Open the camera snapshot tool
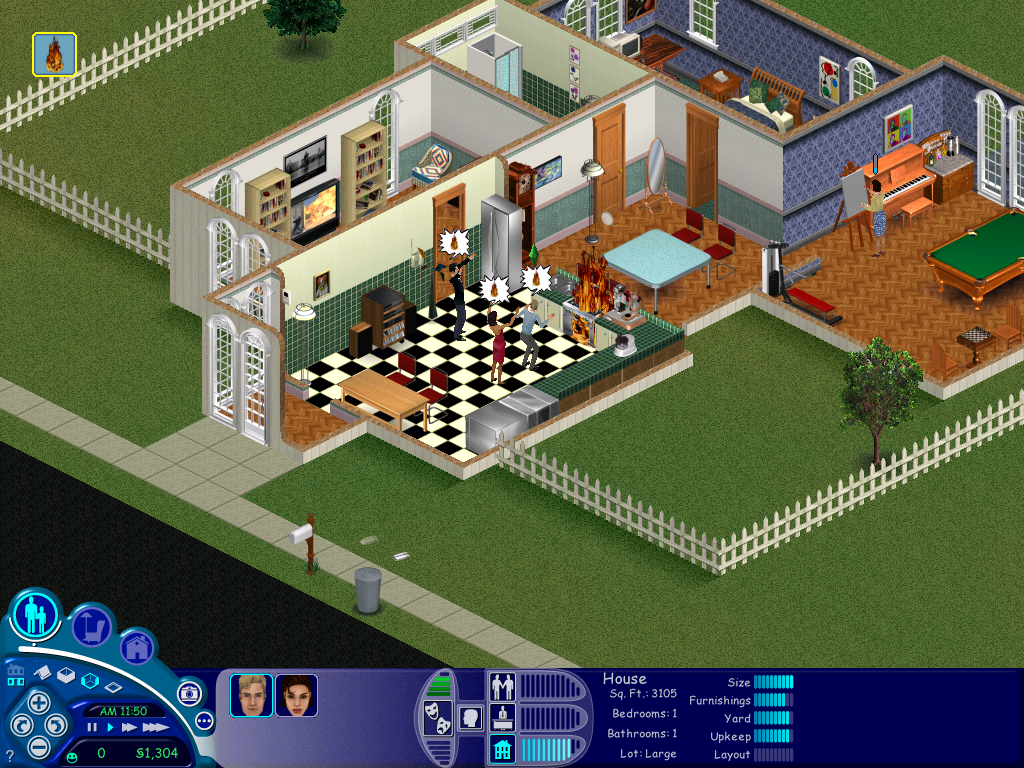This screenshot has width=1024, height=768. coord(188,693)
